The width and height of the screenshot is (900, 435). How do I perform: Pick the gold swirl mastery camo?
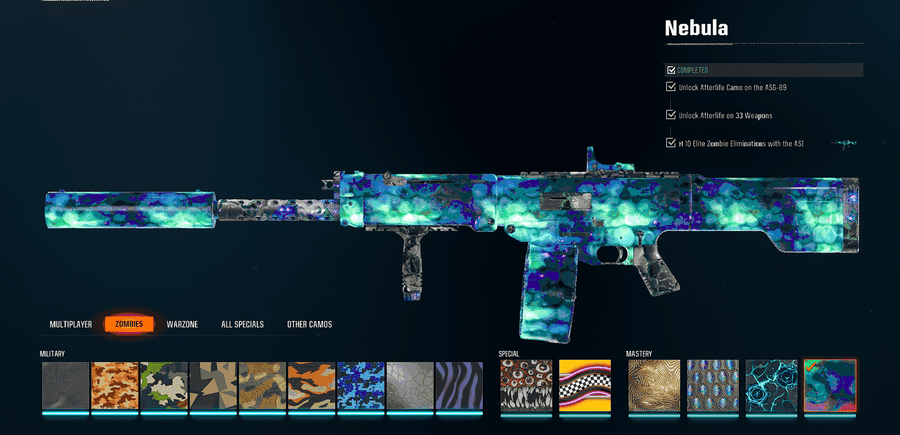[653, 386]
